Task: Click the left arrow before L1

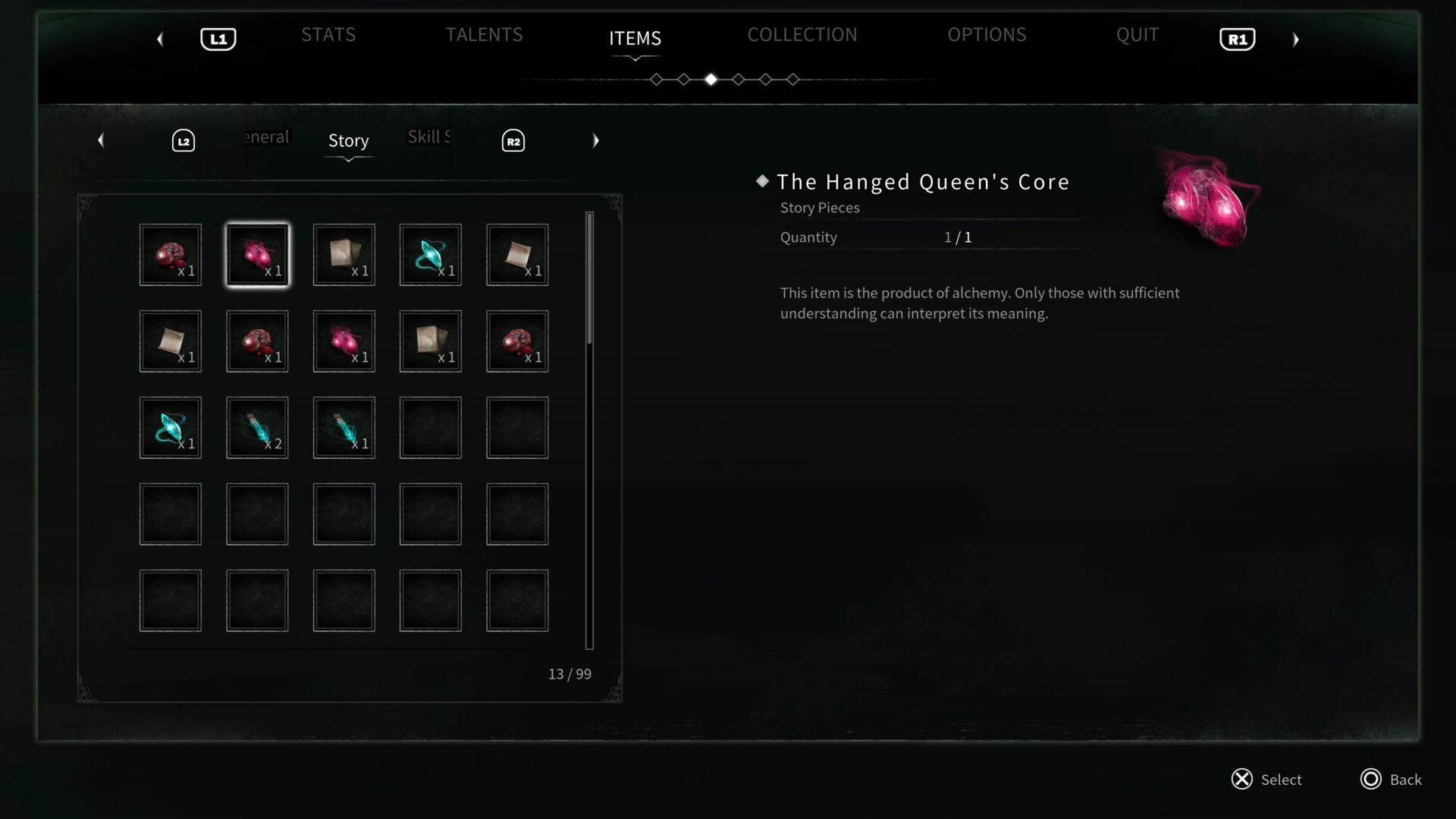Action: point(160,39)
